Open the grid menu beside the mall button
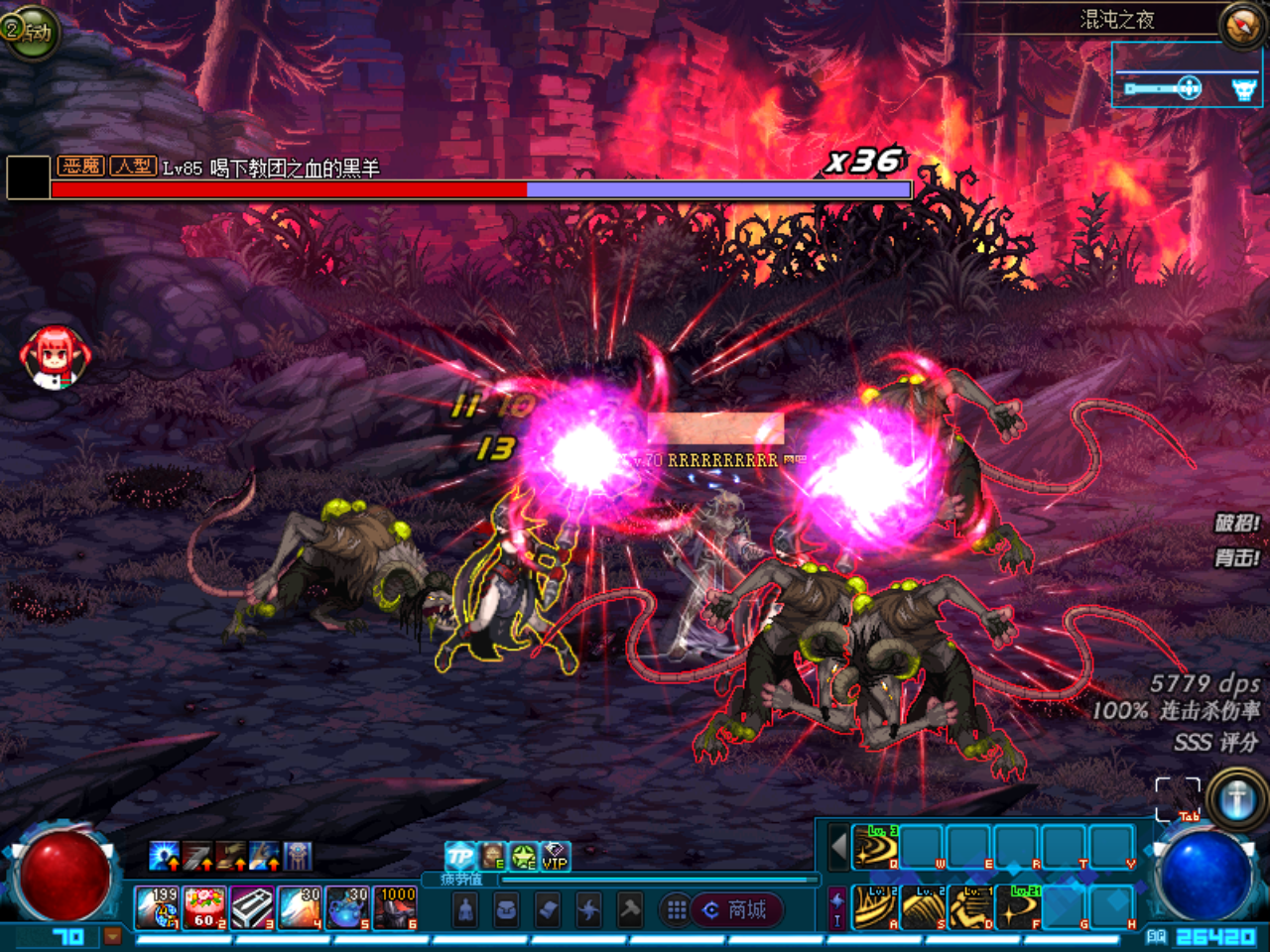Screen dimensions: 1270x952 pos(678,909)
